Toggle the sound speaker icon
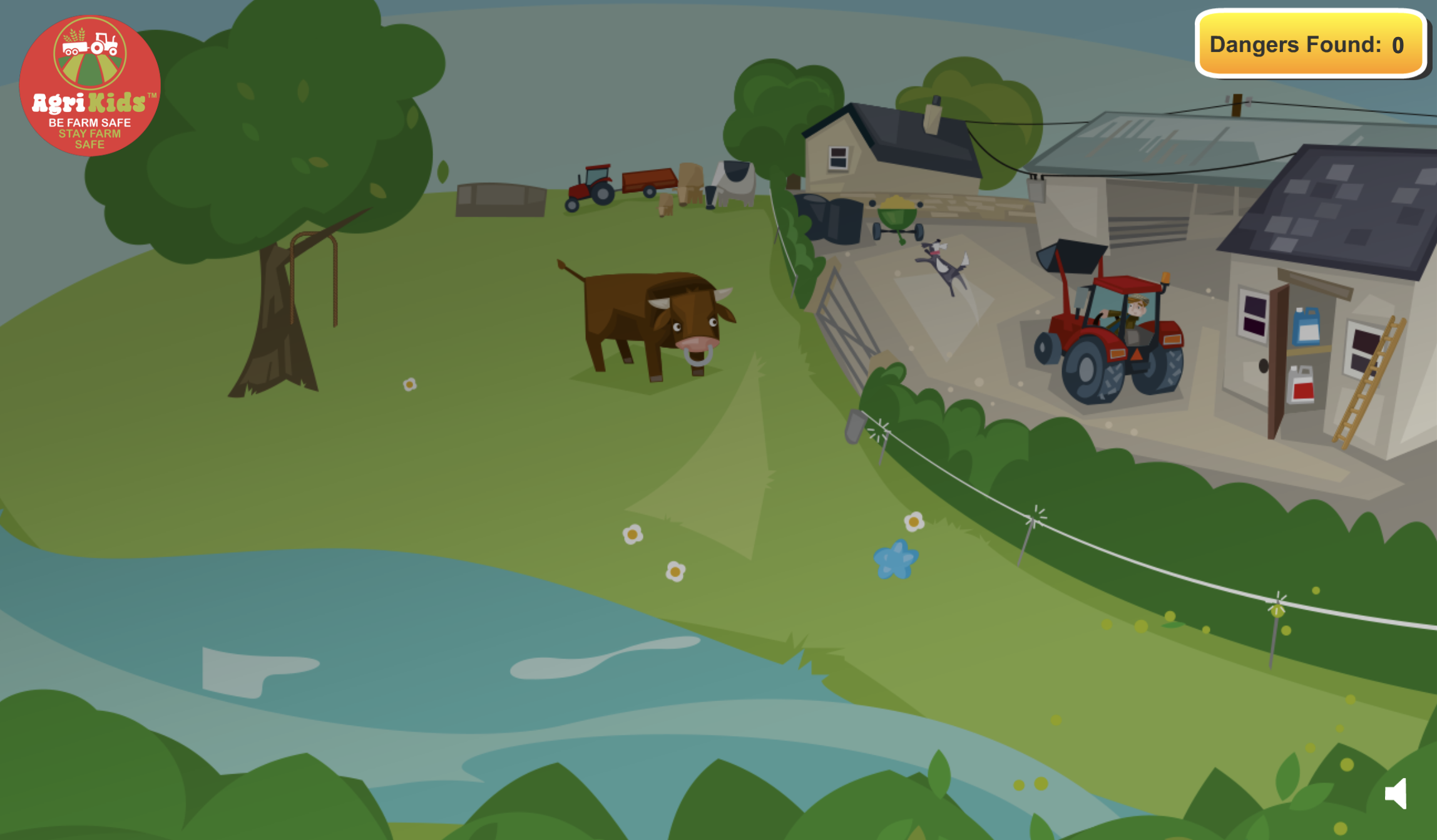This screenshot has width=1437, height=840. [x=1396, y=794]
